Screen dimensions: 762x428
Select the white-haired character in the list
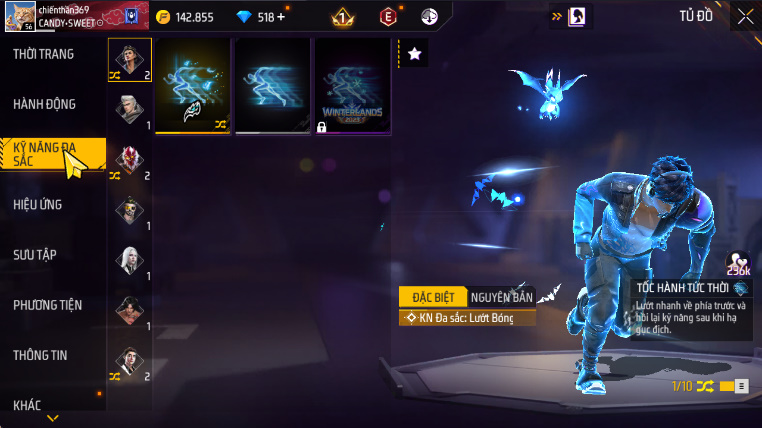130,261
